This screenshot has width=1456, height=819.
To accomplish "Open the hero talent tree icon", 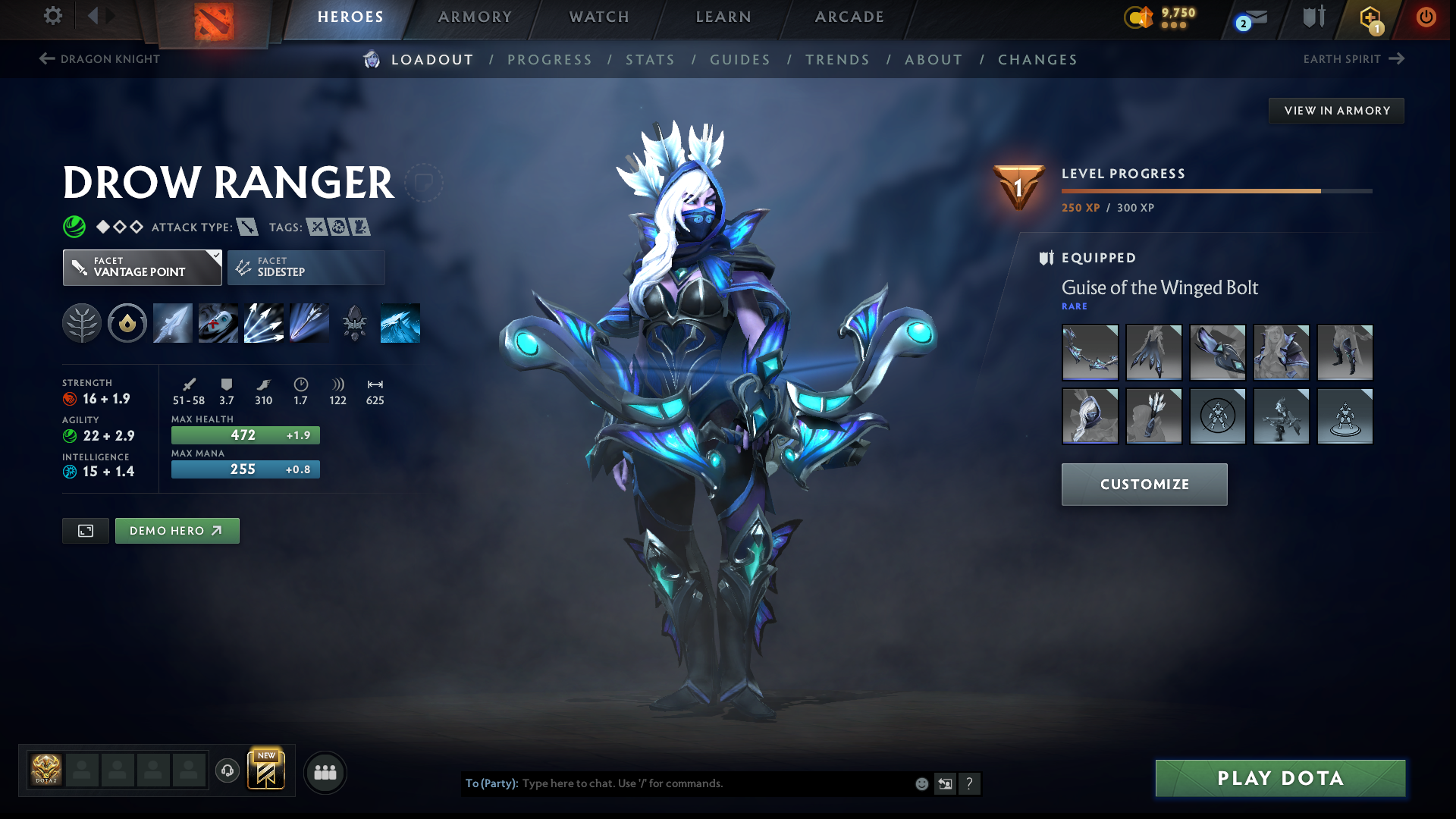I will 82,324.
